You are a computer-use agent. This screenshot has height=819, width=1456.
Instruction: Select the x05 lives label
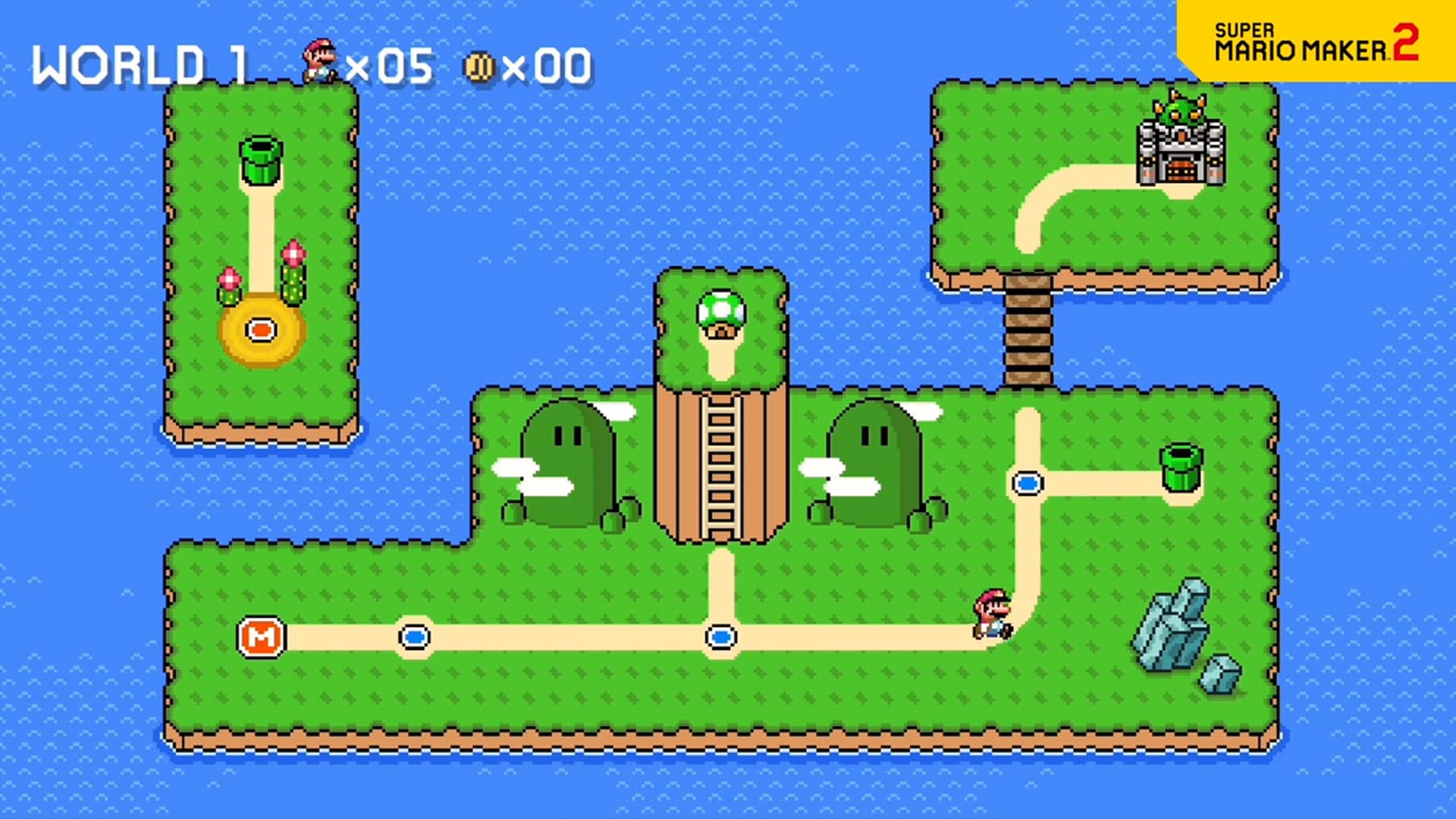click(x=391, y=64)
